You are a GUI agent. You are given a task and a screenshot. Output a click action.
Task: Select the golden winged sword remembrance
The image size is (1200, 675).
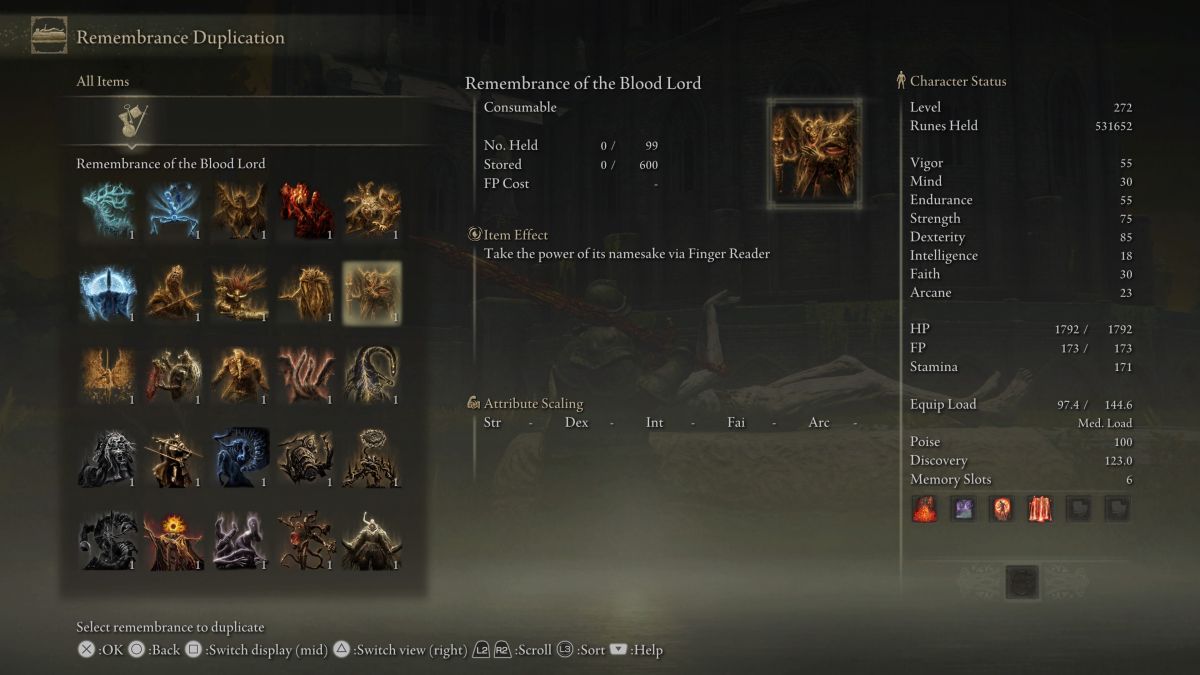pos(108,376)
